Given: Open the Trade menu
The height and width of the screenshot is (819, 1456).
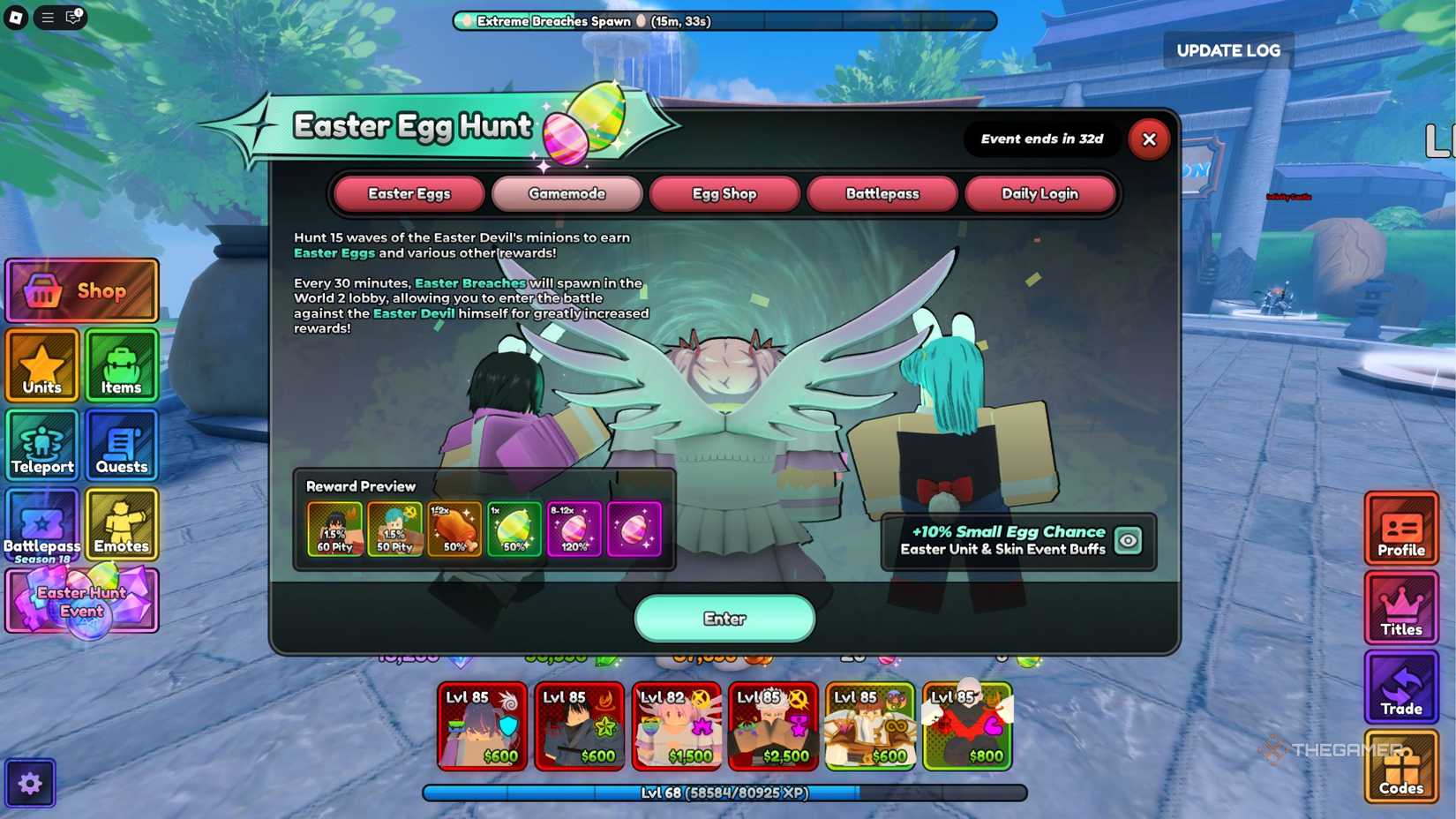Looking at the screenshot, I should [x=1401, y=688].
